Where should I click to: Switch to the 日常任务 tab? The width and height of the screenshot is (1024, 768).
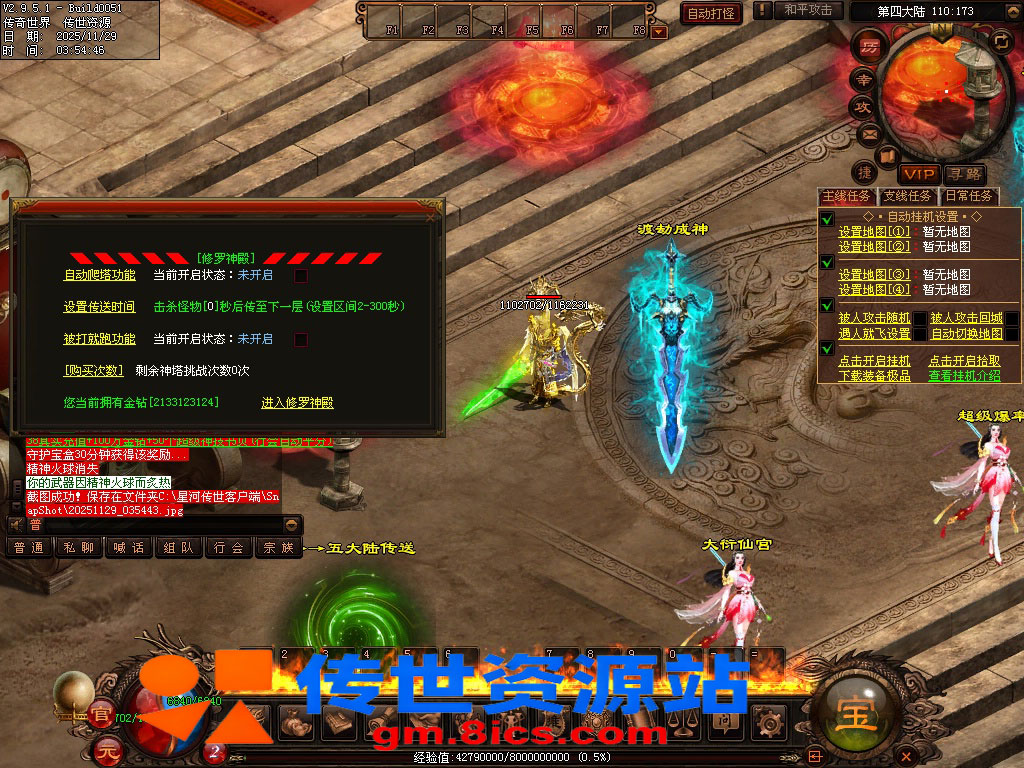969,196
